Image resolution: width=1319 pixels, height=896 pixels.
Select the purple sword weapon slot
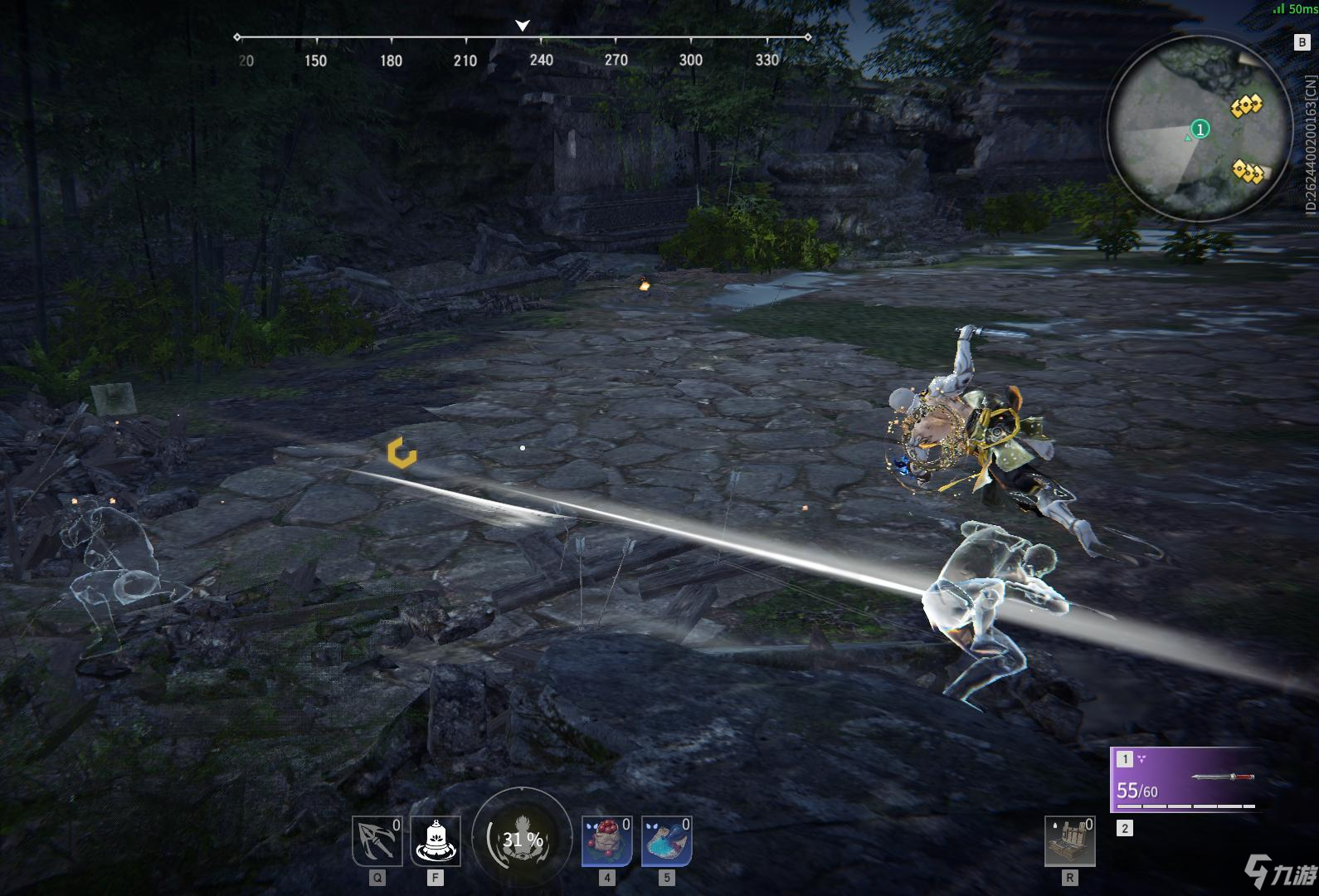click(x=1186, y=780)
